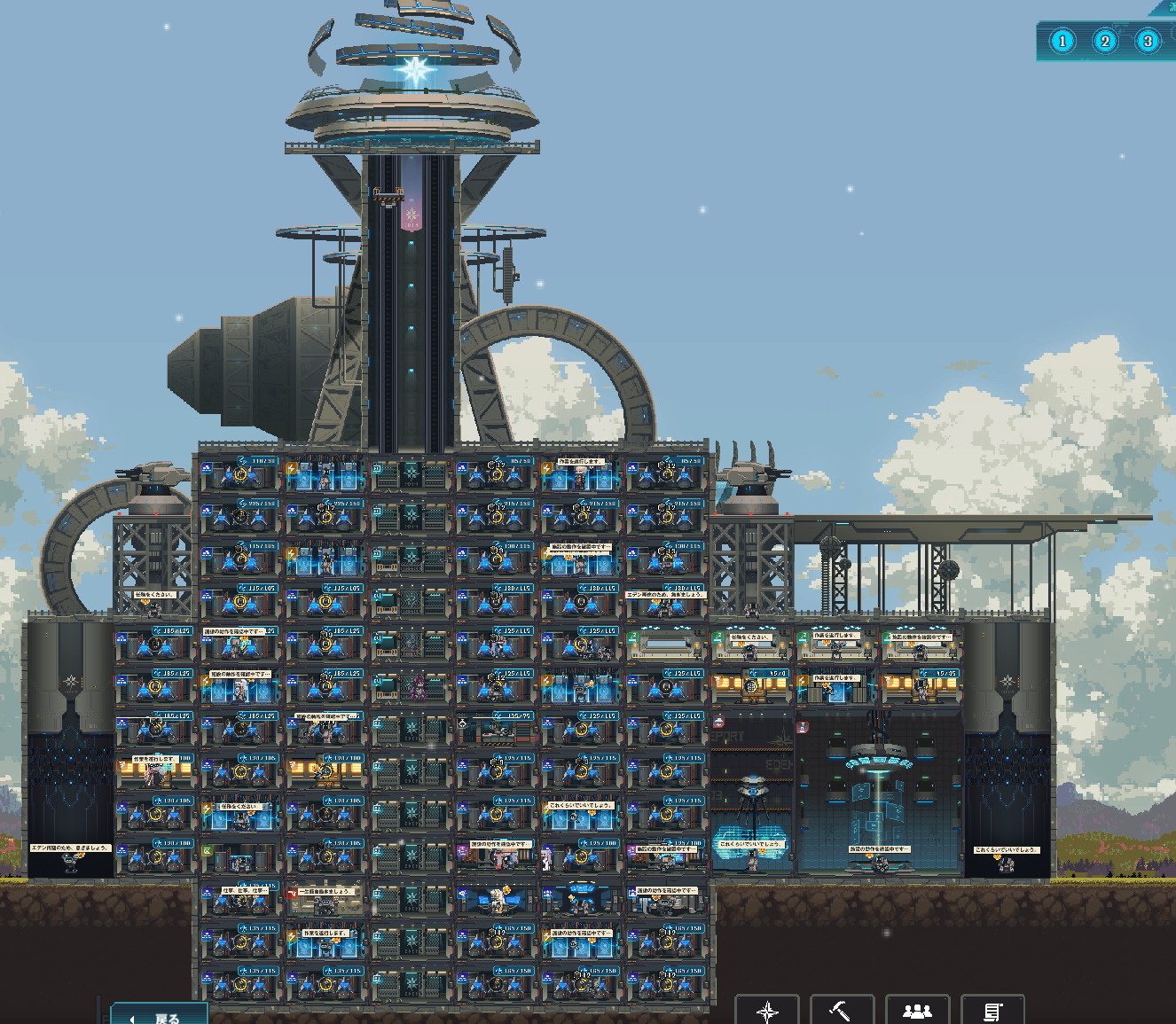This screenshot has height=1024, width=1176.
Task: Choose the circled number 2 button
Action: 1105,41
